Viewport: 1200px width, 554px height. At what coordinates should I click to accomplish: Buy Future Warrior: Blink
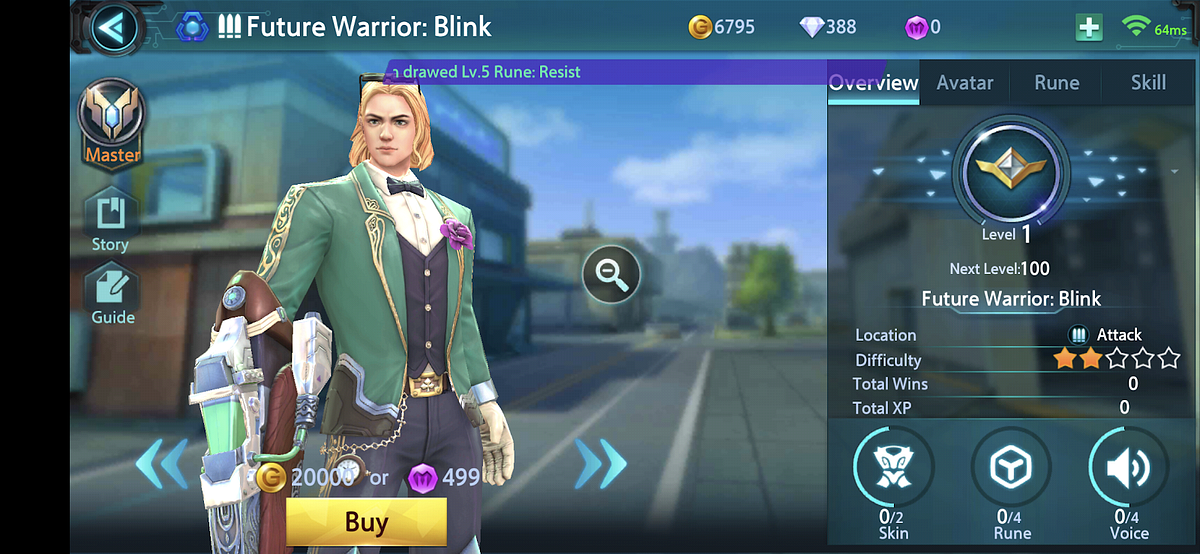pyautogui.click(x=366, y=522)
